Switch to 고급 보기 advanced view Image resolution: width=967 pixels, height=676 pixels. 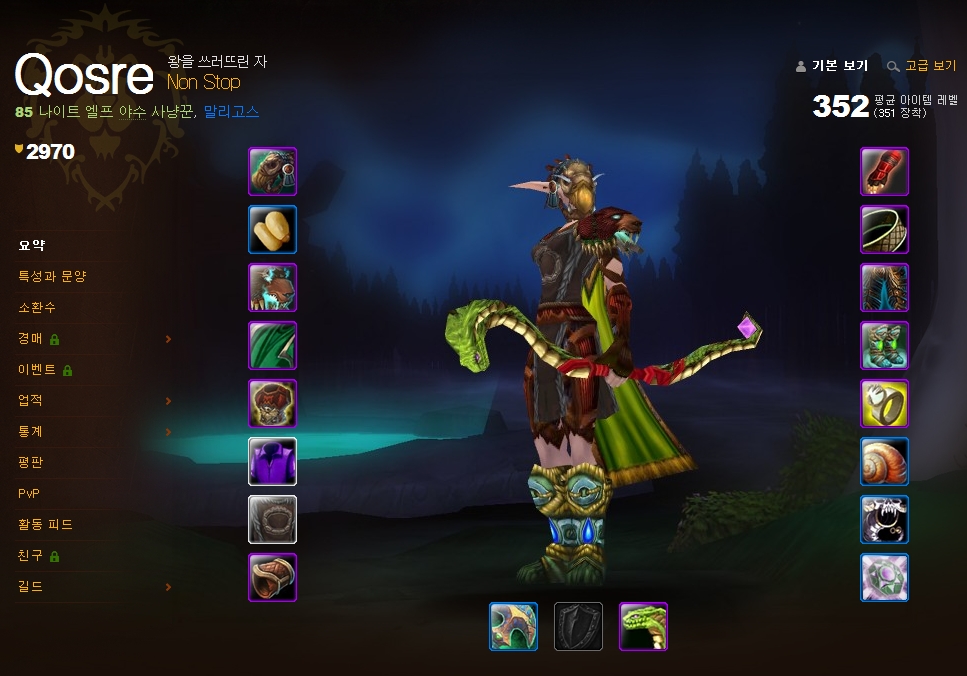coord(930,66)
